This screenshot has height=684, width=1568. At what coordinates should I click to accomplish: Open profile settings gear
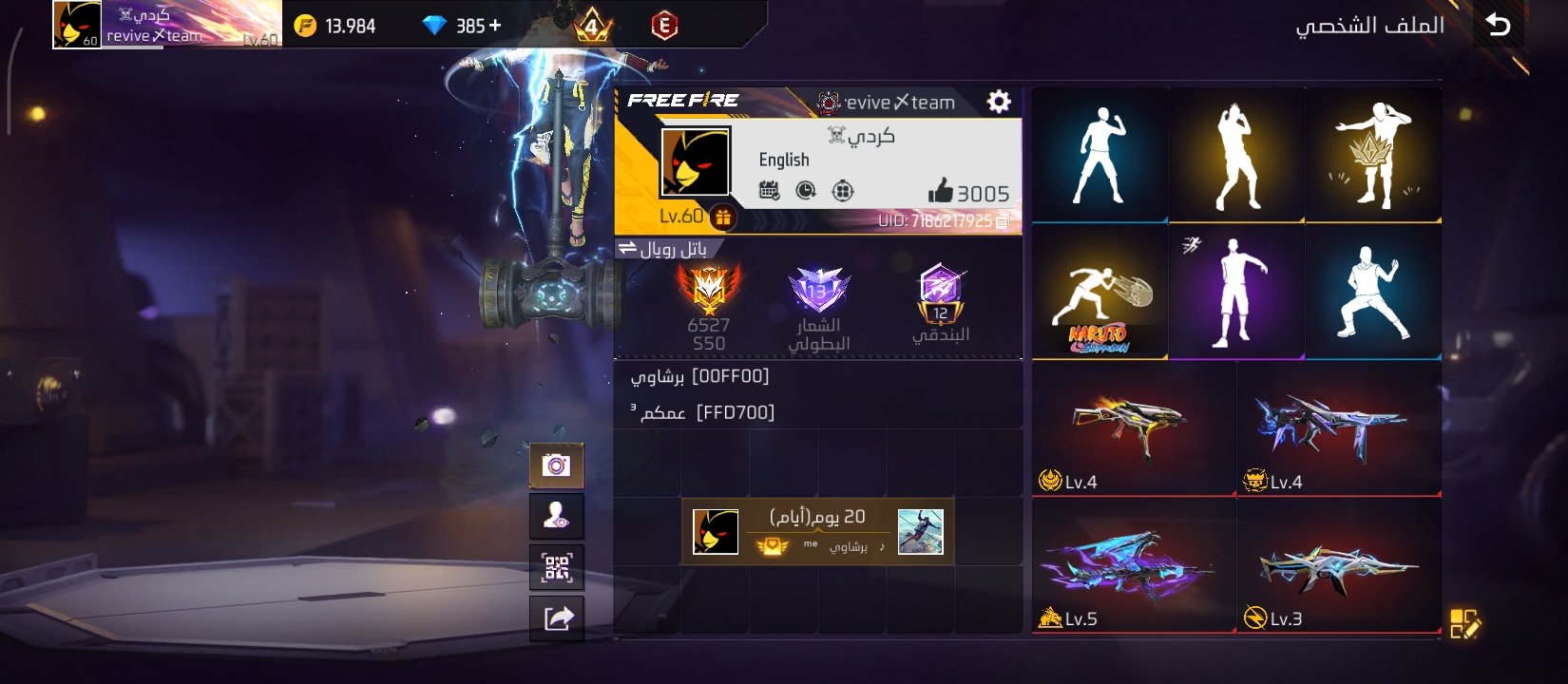click(998, 102)
